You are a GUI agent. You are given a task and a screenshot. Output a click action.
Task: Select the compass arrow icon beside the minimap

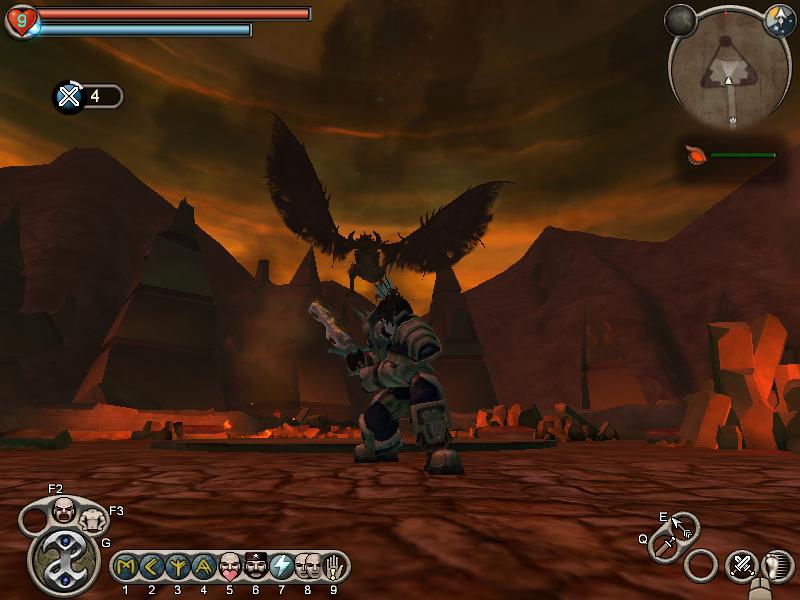tap(778, 18)
